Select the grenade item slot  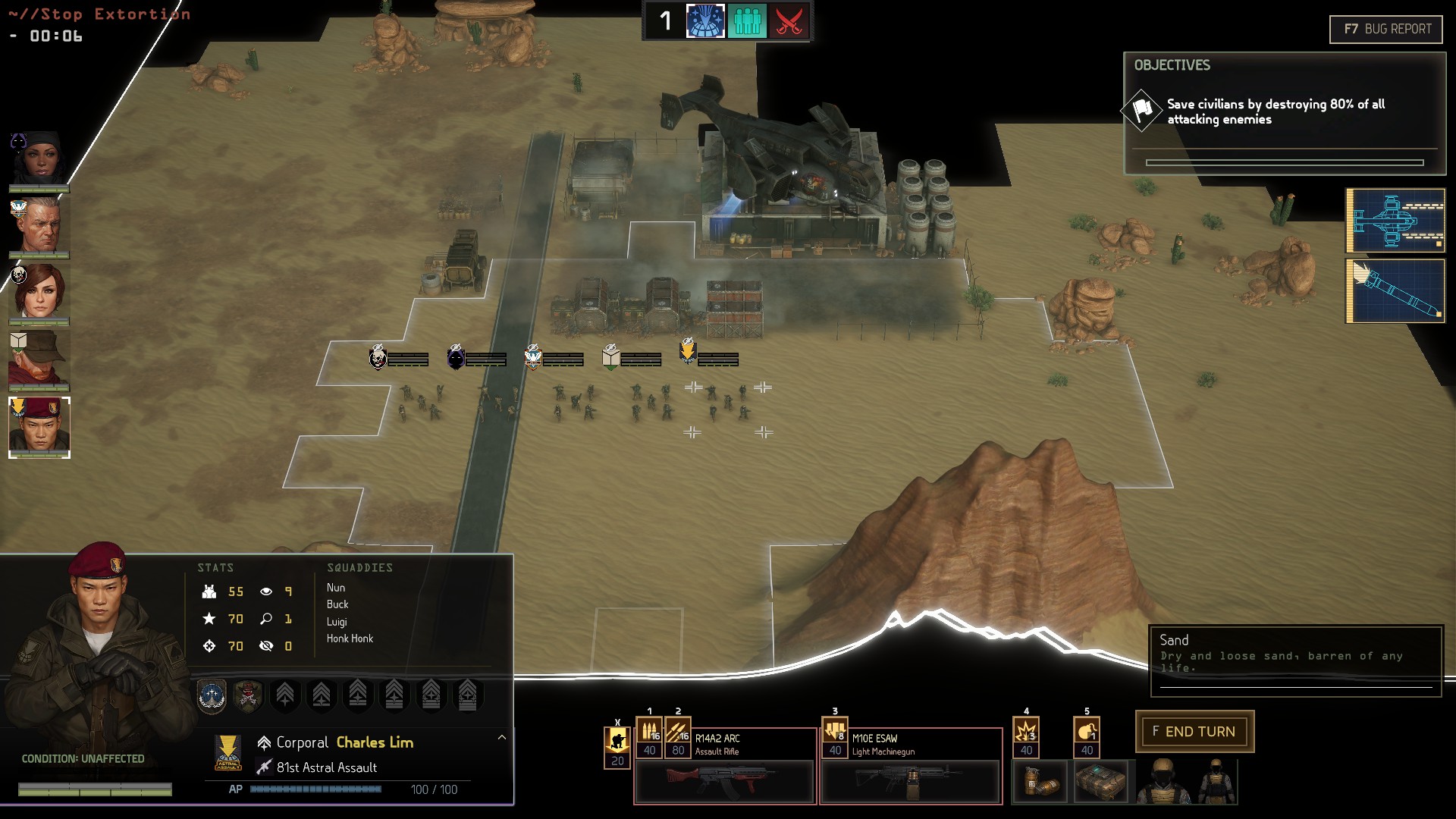click(1040, 783)
